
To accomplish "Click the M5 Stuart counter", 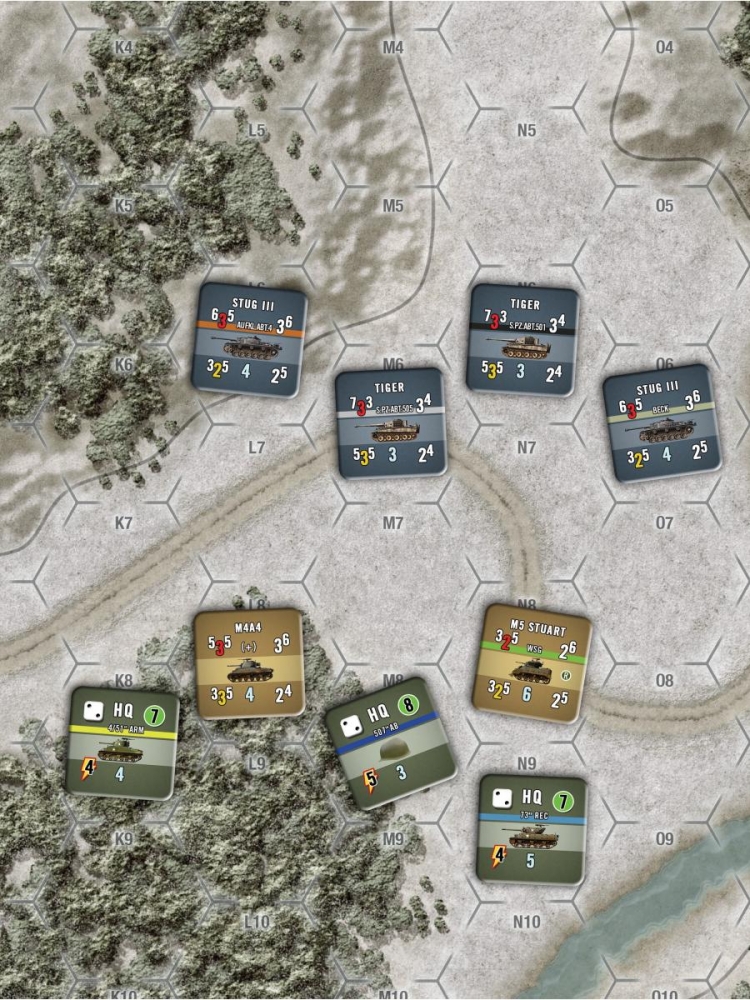I will [x=536, y=663].
